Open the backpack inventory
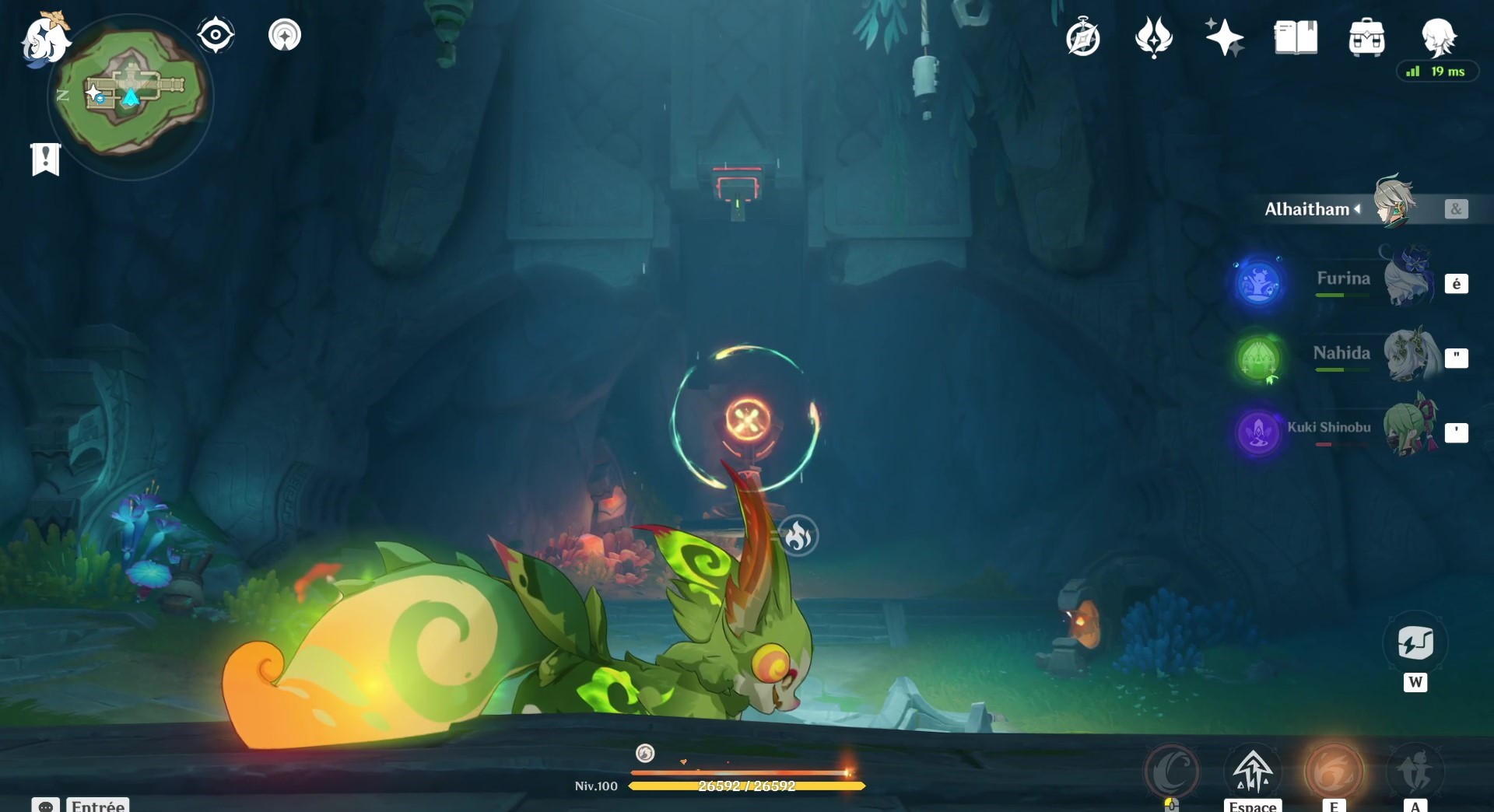Image resolution: width=1494 pixels, height=812 pixels. (1366, 38)
